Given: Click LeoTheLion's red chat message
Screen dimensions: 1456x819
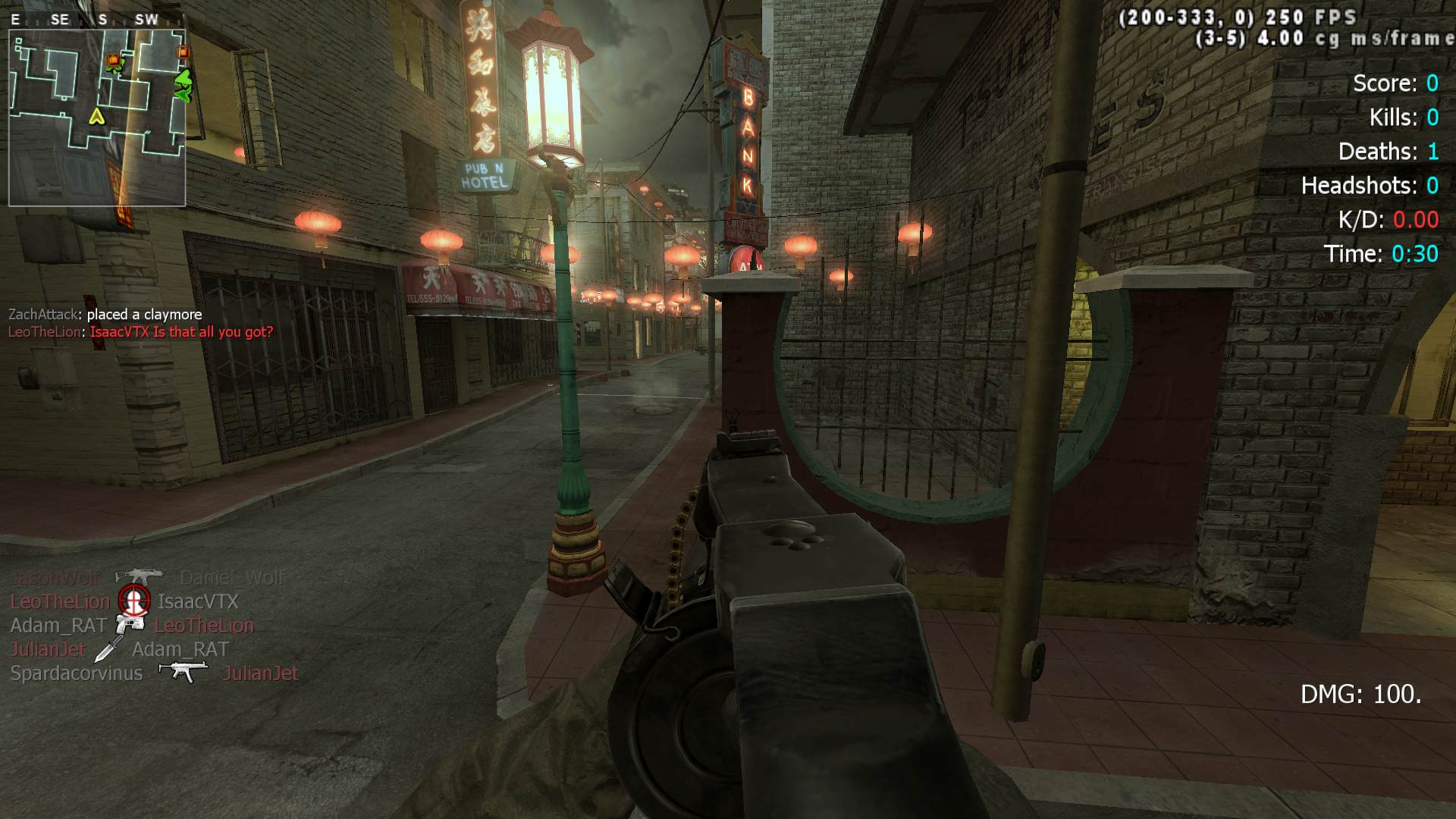Looking at the screenshot, I should (140, 332).
